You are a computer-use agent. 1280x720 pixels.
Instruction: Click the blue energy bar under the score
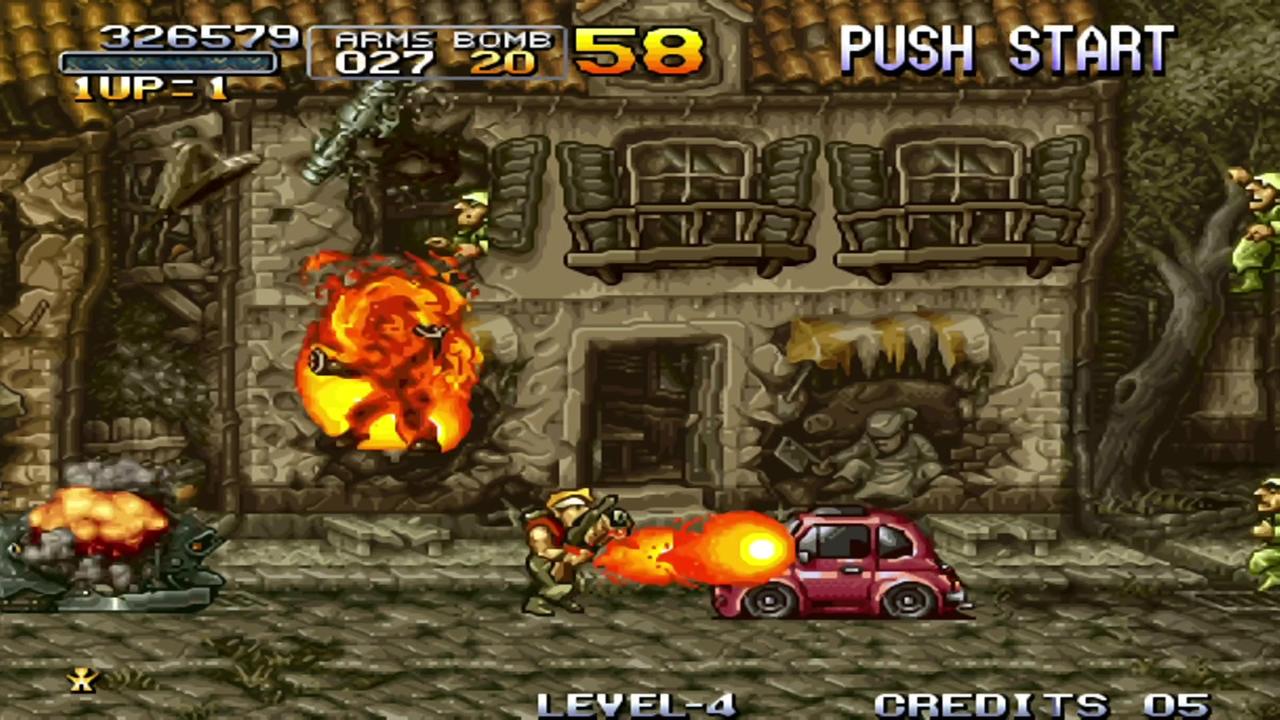click(x=168, y=63)
